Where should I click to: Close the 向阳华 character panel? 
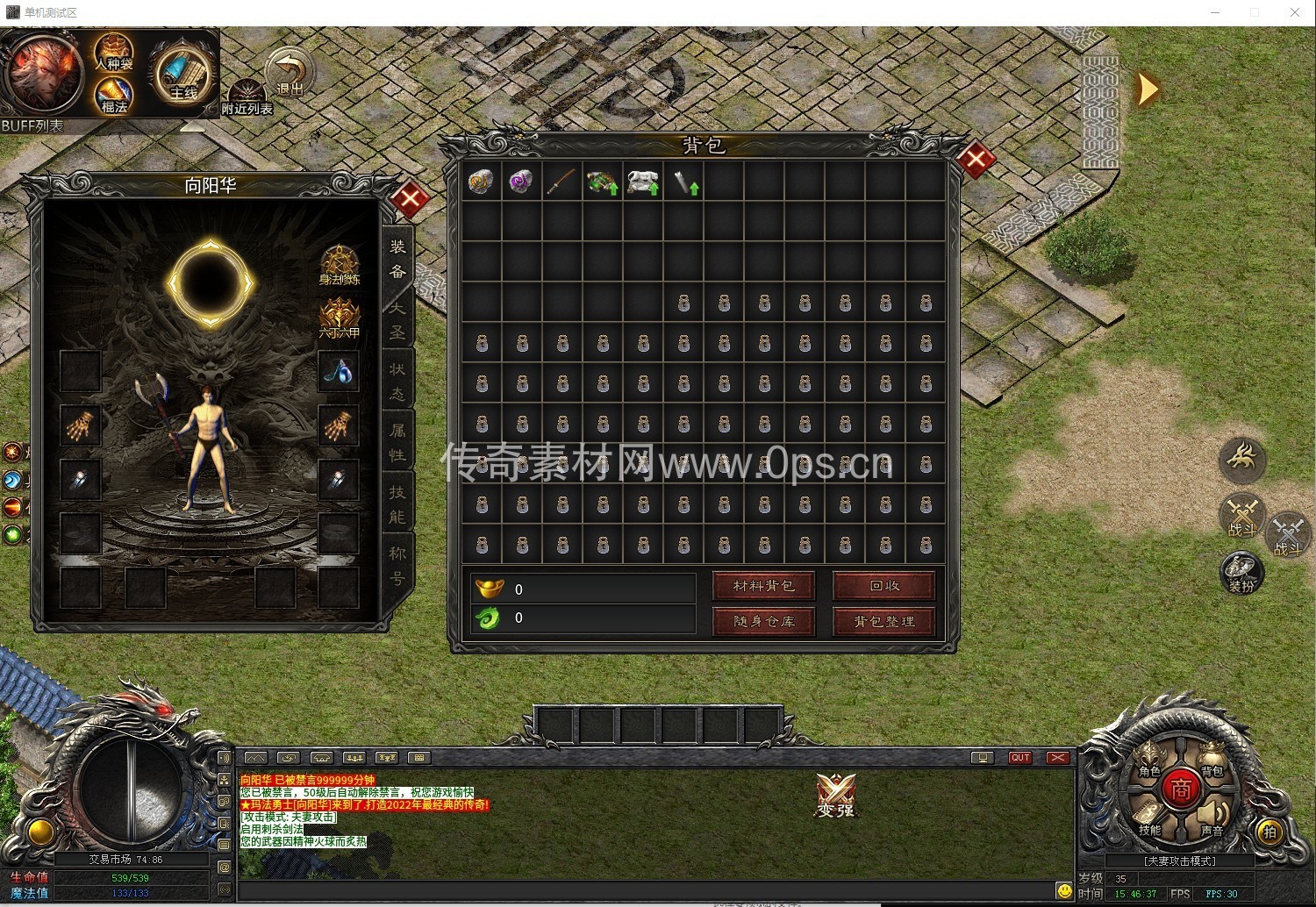(410, 199)
